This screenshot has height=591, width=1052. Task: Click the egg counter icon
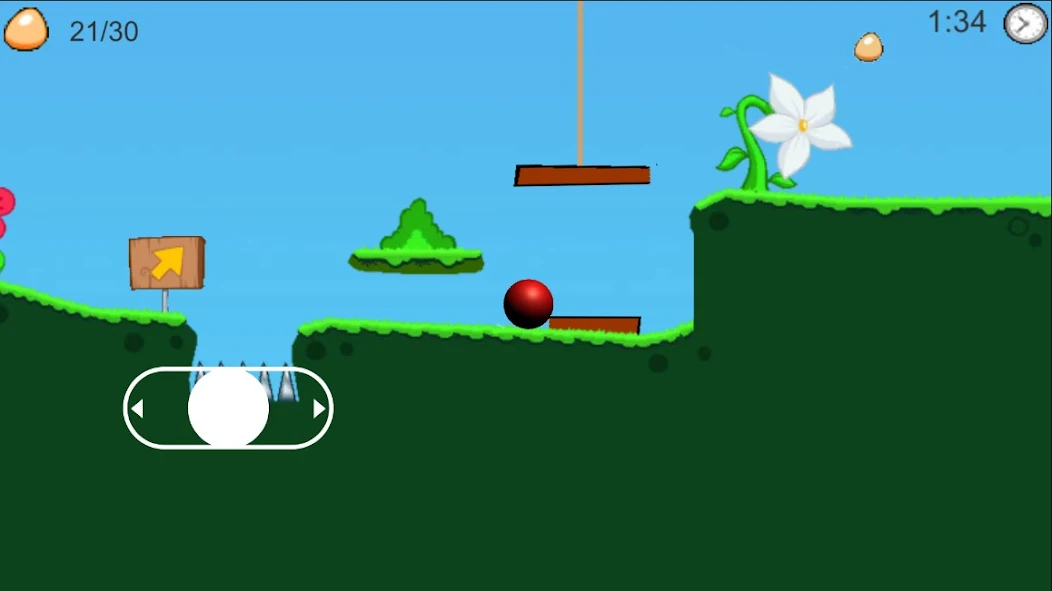26,29
